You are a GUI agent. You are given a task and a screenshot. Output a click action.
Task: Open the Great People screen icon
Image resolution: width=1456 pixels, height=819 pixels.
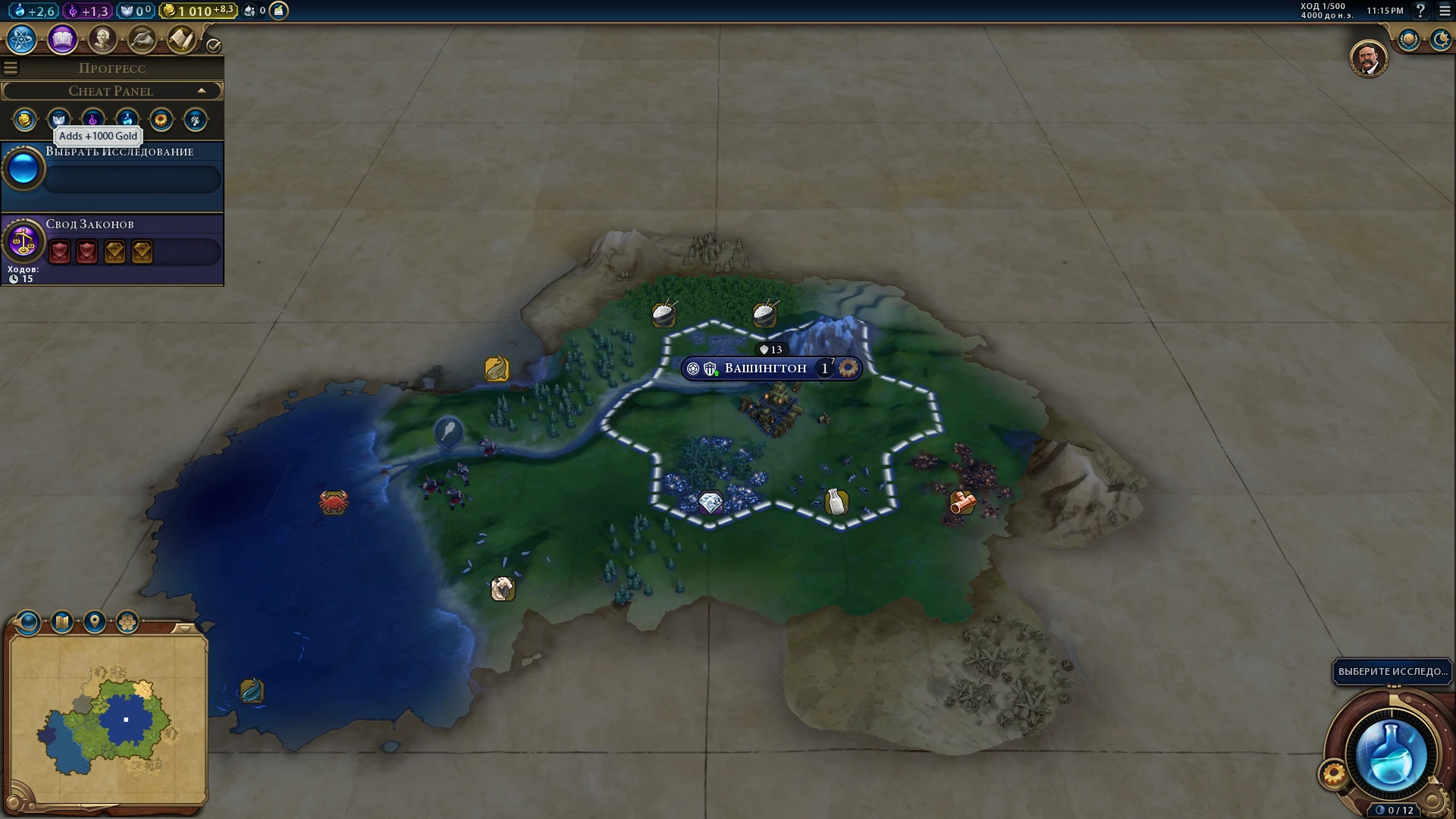[103, 38]
